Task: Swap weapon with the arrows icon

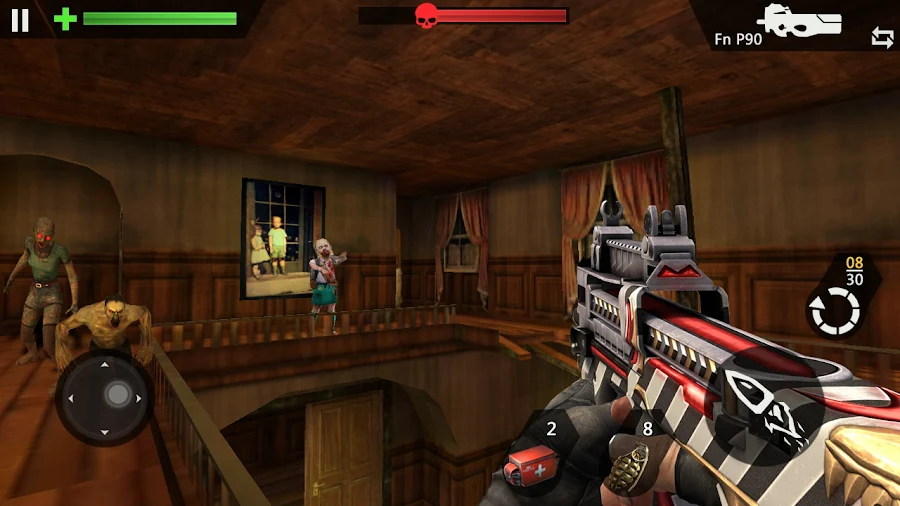Action: click(x=882, y=38)
